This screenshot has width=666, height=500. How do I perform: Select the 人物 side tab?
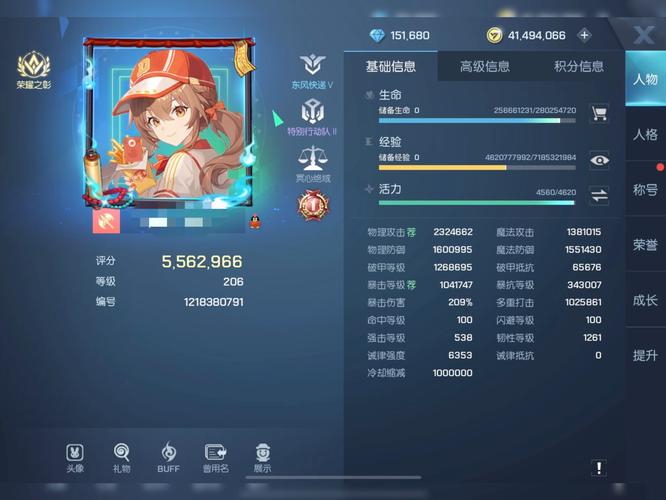(x=645, y=80)
